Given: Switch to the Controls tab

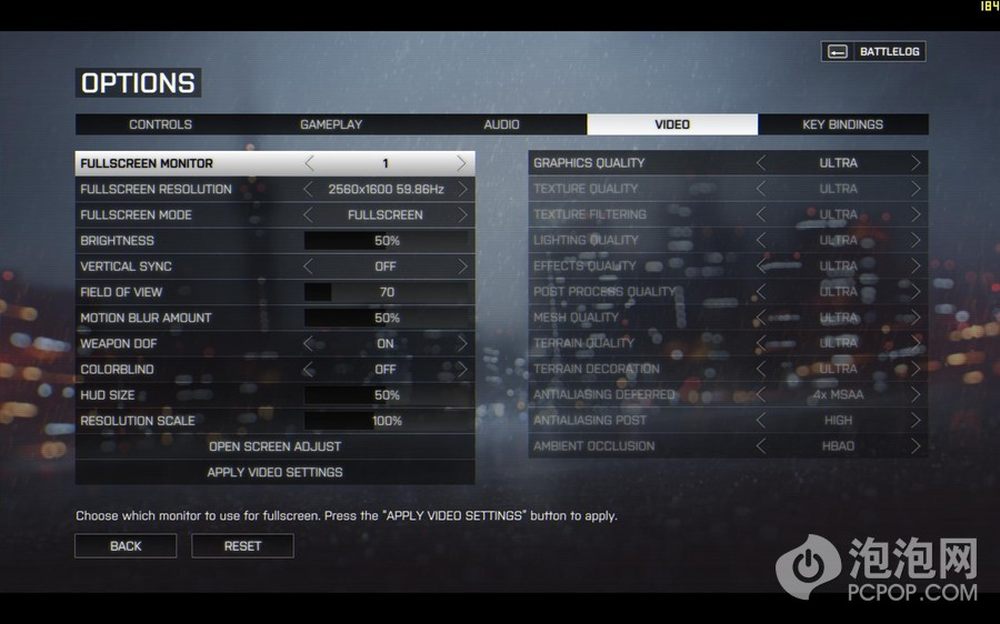Looking at the screenshot, I should click(160, 125).
